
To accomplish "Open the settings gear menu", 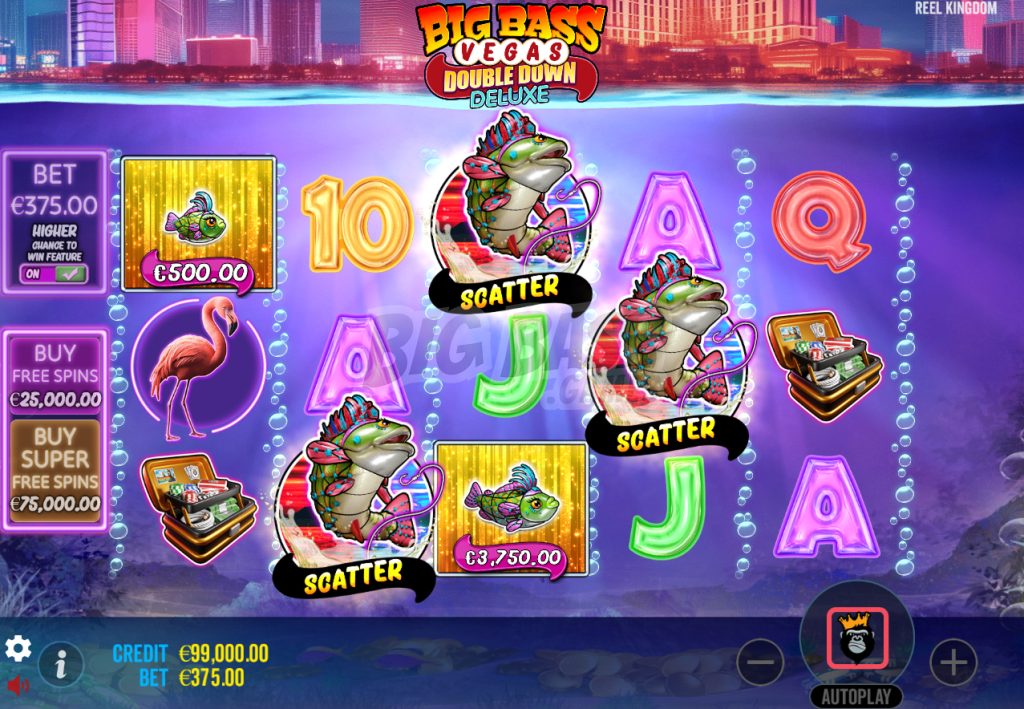I will [18, 649].
